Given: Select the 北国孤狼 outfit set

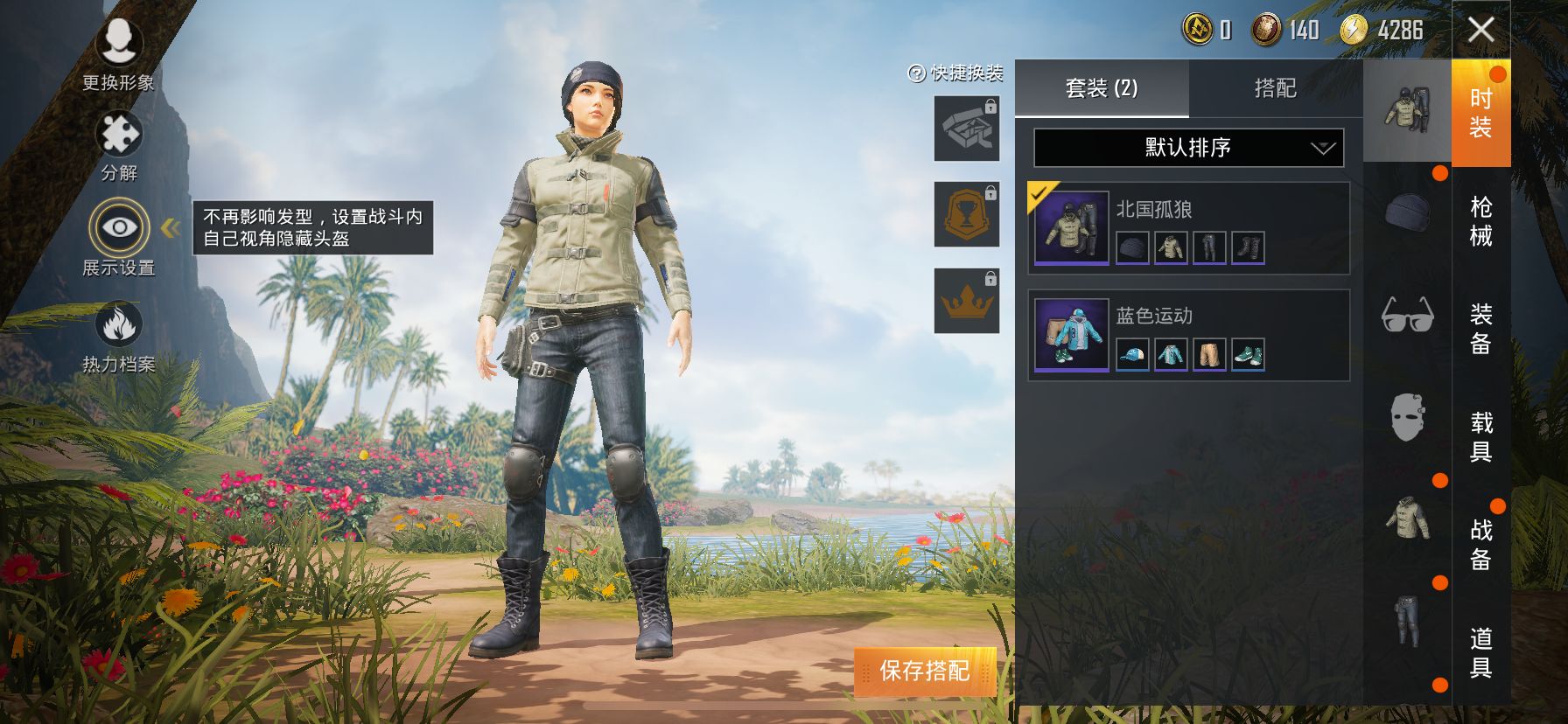Looking at the screenshot, I should 1188,228.
